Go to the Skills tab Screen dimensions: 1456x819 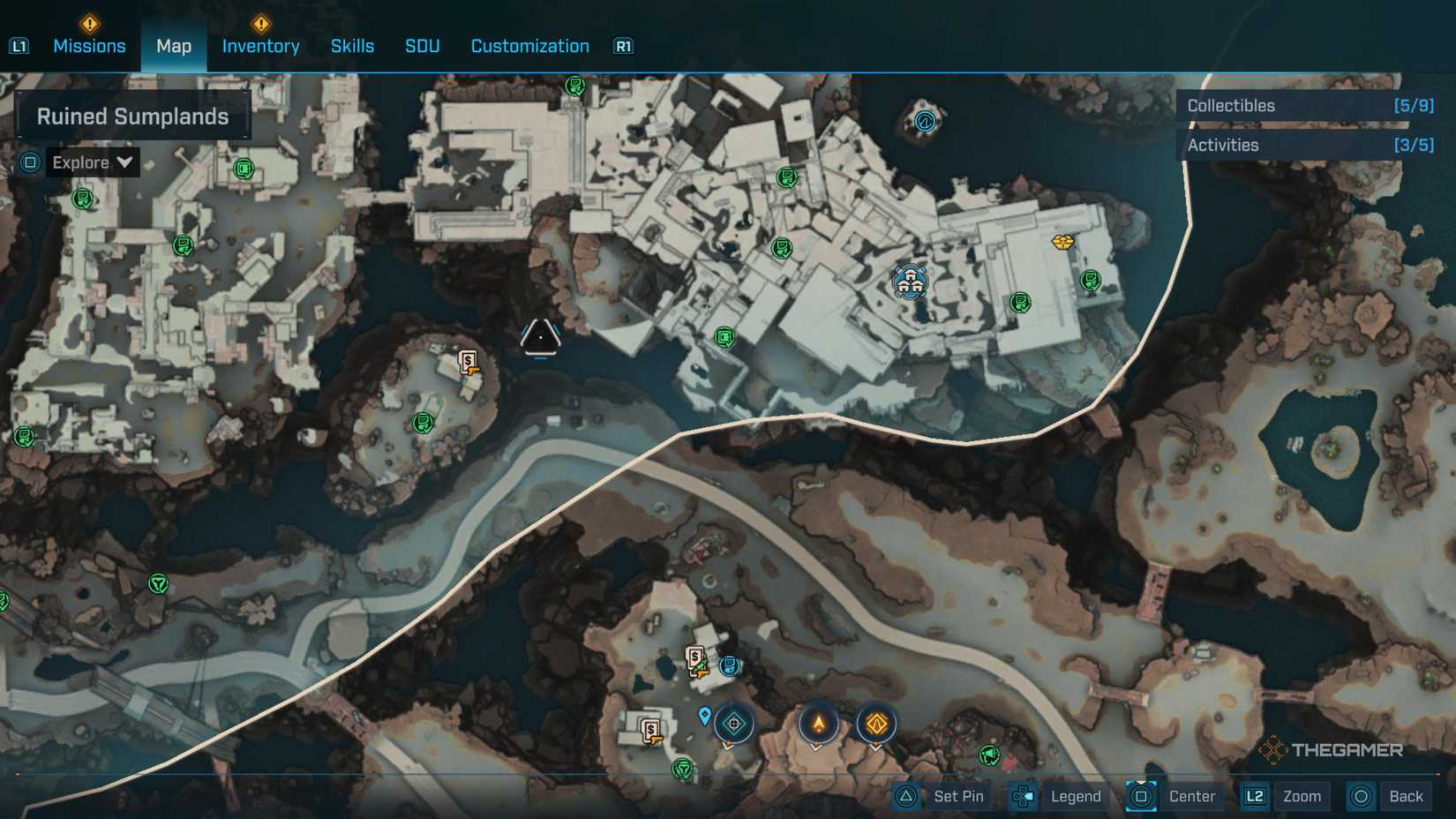pos(352,46)
